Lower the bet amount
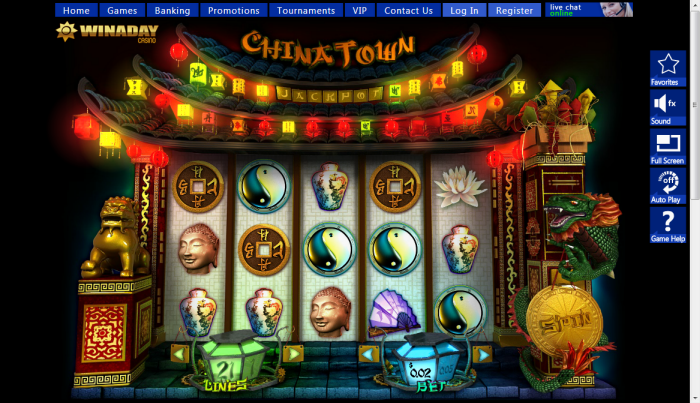Image resolution: width=700 pixels, height=403 pixels. 369,354
